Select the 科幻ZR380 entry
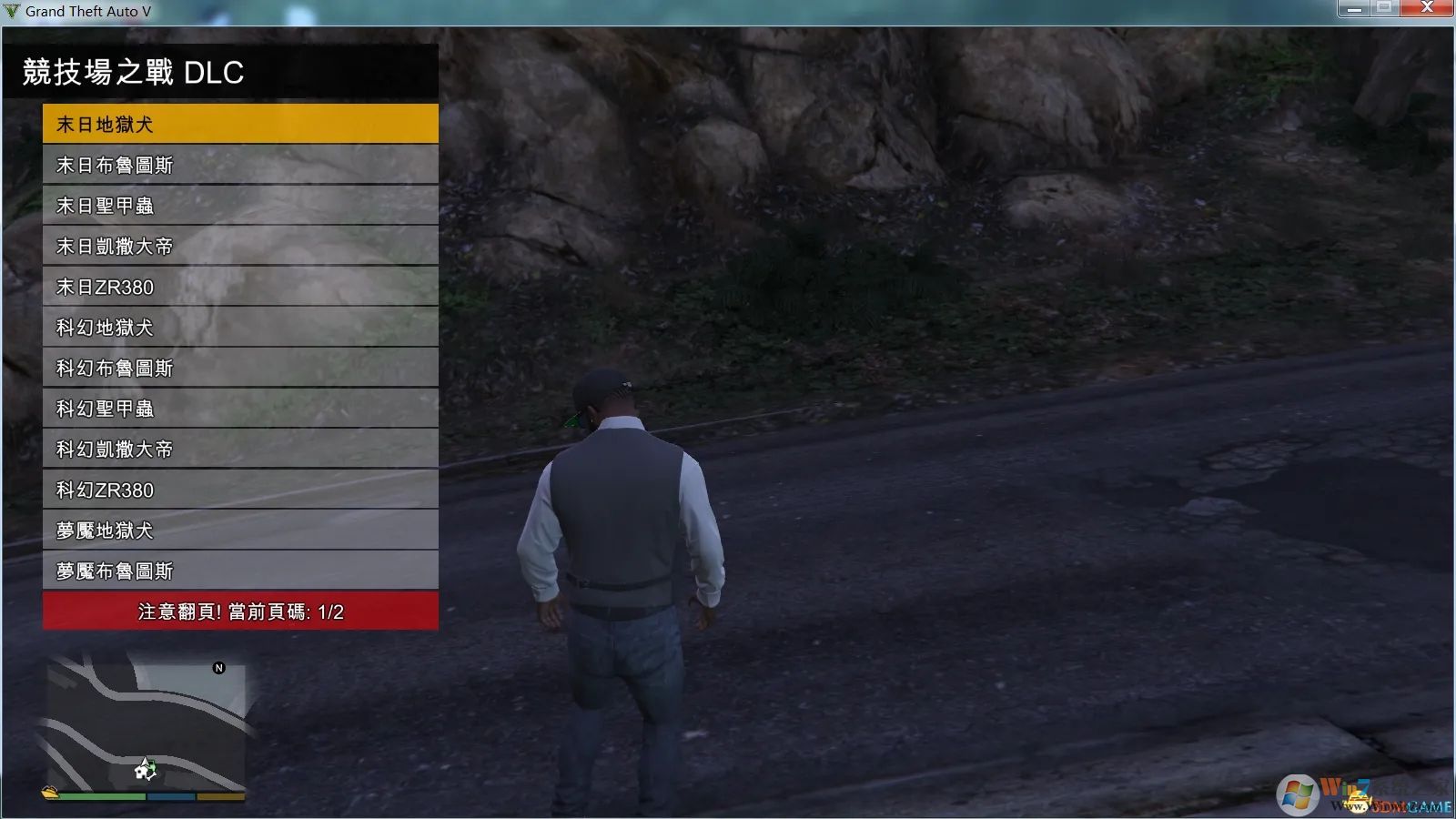Image resolution: width=1456 pixels, height=819 pixels. click(239, 490)
